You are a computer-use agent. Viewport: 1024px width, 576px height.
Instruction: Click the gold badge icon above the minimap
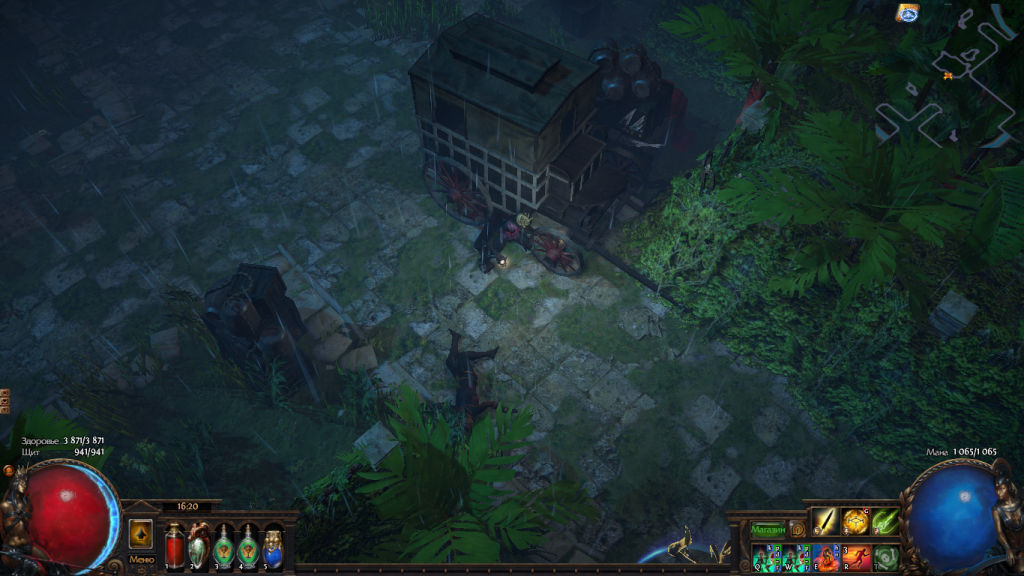tap(907, 13)
